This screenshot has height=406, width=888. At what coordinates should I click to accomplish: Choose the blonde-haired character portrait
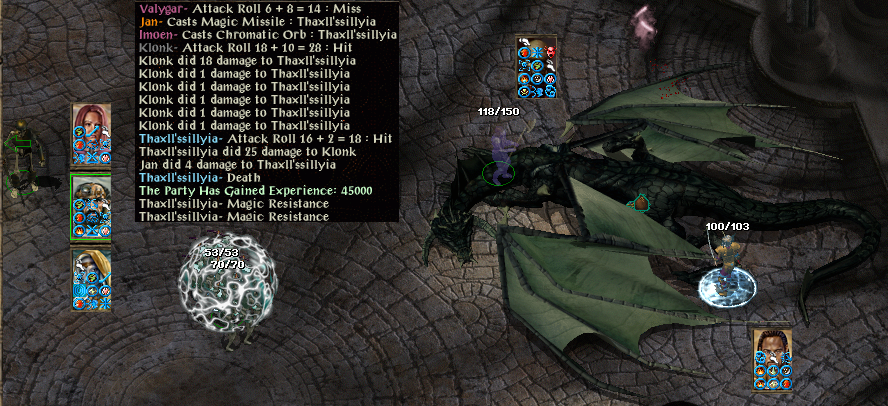(91, 263)
